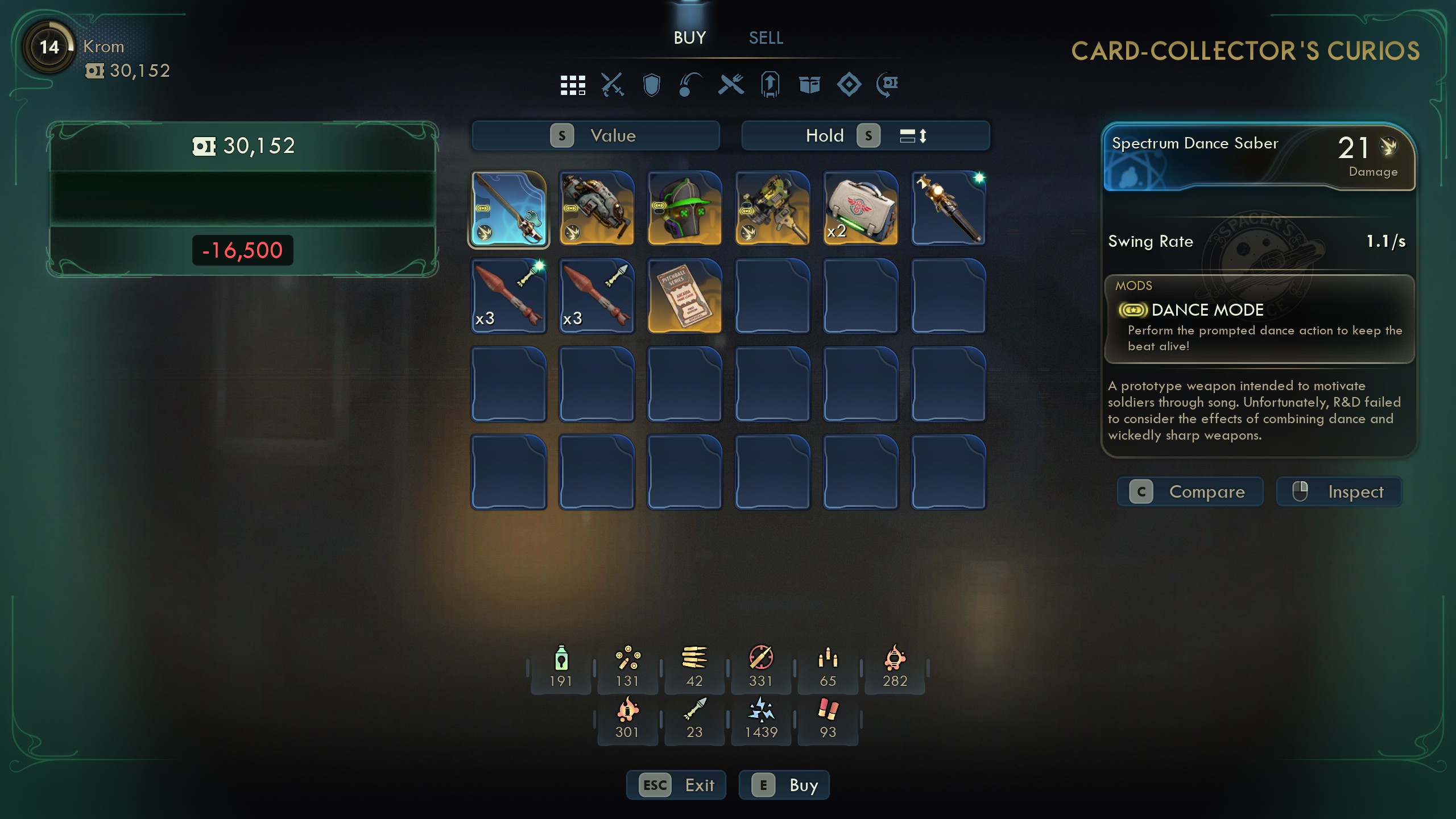This screenshot has width=1456, height=819.
Task: Filter shop by the shield armor category
Action: 651,85
